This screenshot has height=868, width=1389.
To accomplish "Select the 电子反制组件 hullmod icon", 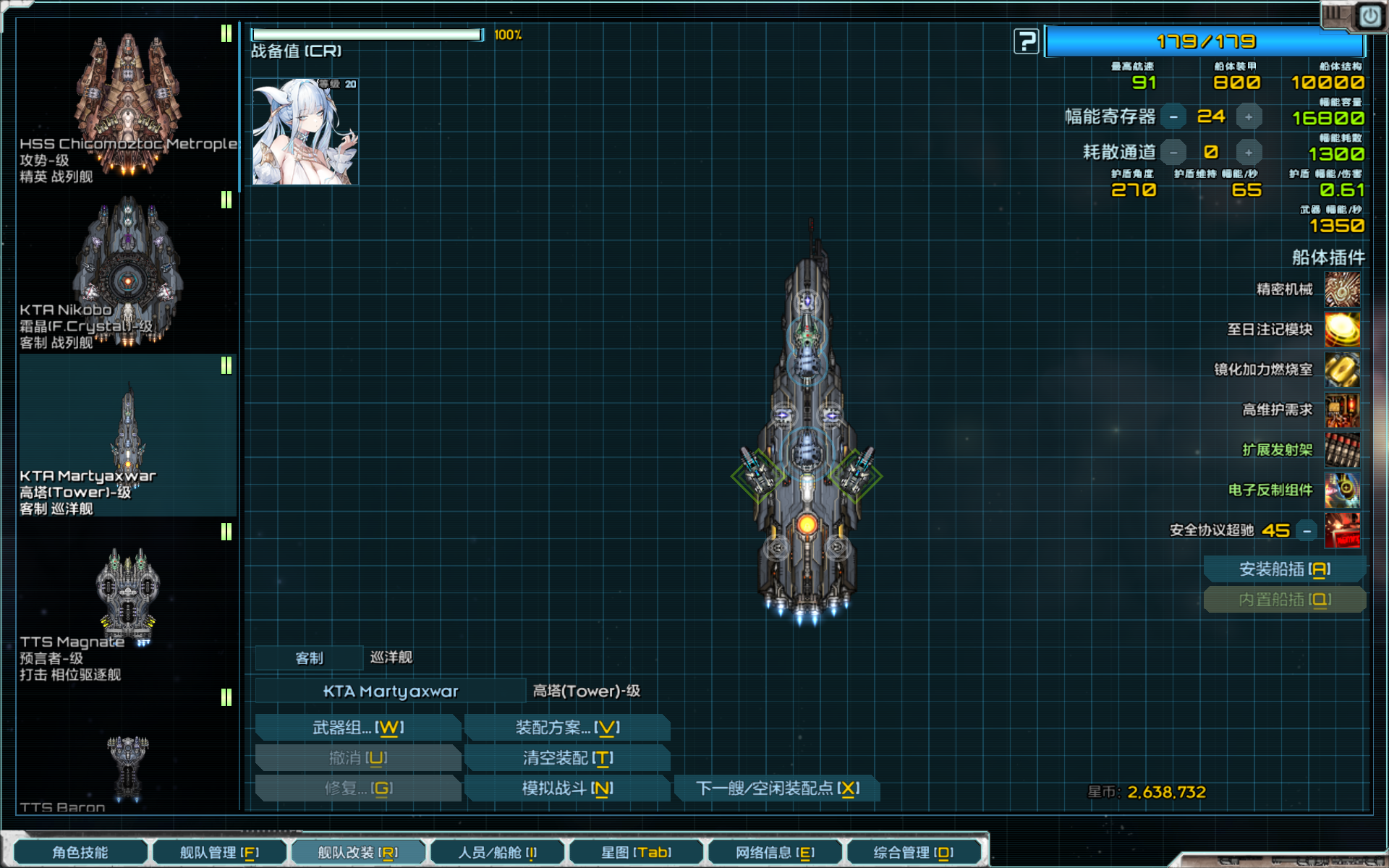I will pyautogui.click(x=1343, y=490).
